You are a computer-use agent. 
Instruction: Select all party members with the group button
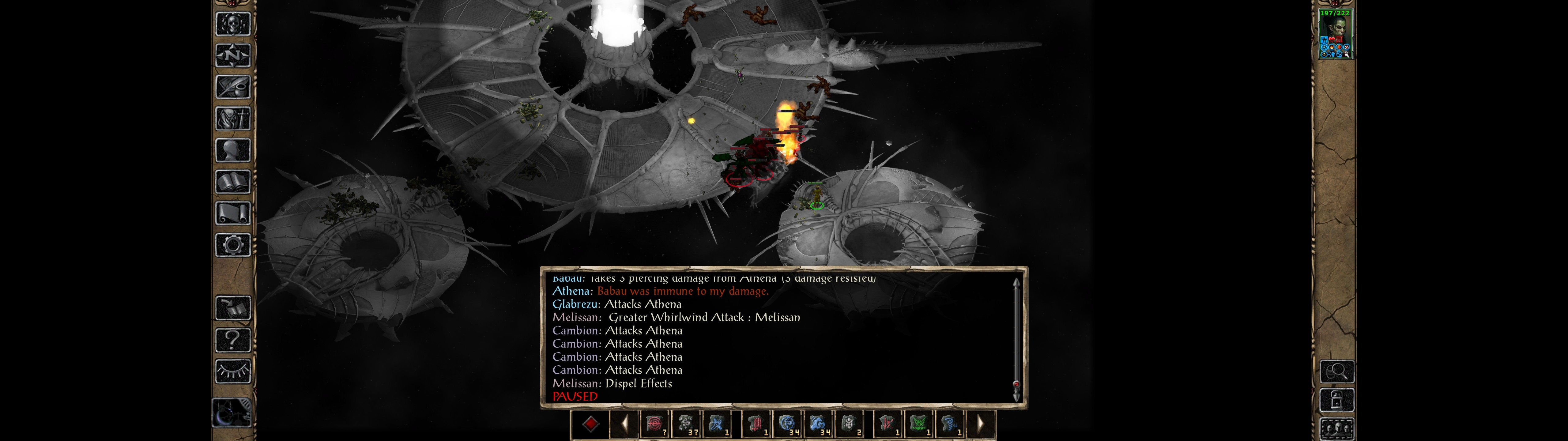coord(1337,429)
